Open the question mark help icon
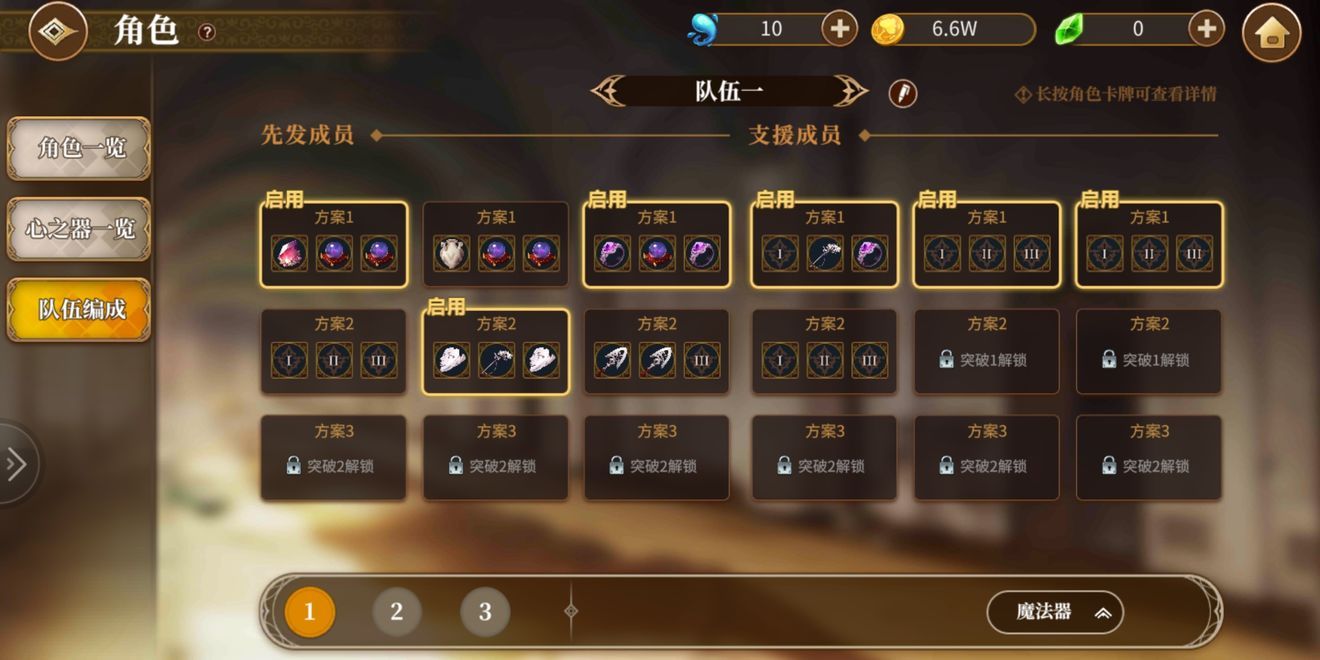 [207, 32]
